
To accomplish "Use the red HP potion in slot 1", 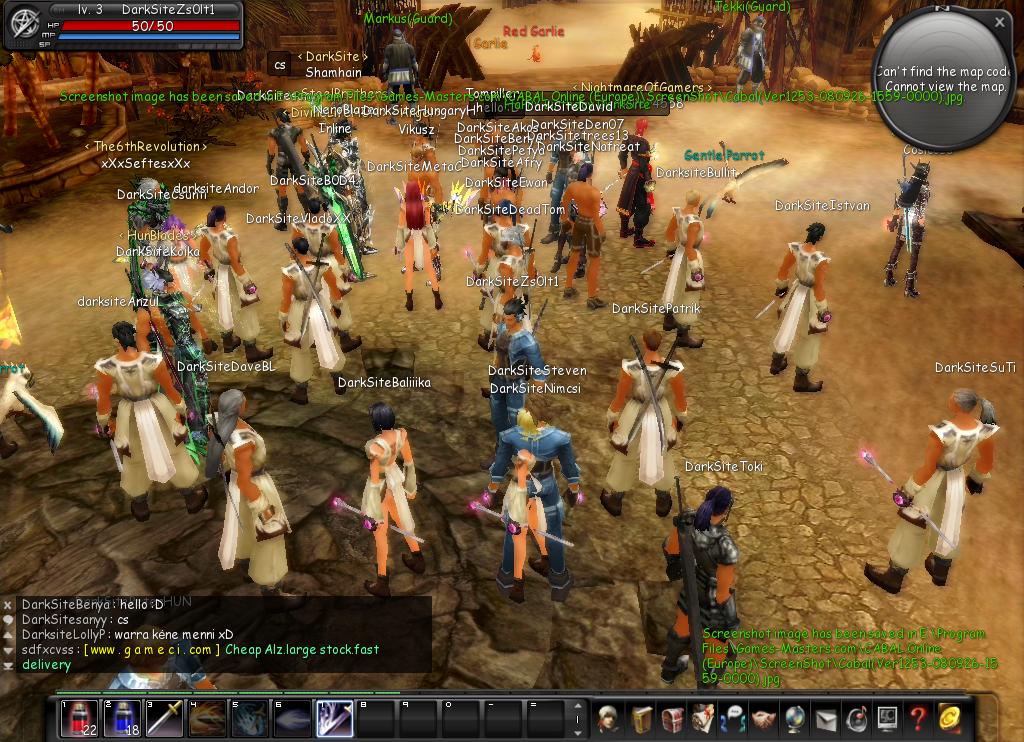I will [x=79, y=718].
